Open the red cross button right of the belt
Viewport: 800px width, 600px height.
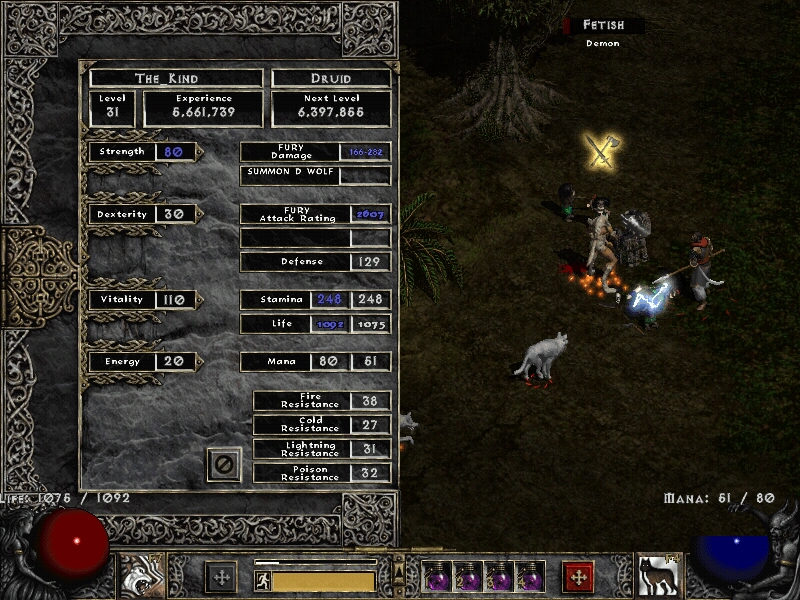coord(578,577)
